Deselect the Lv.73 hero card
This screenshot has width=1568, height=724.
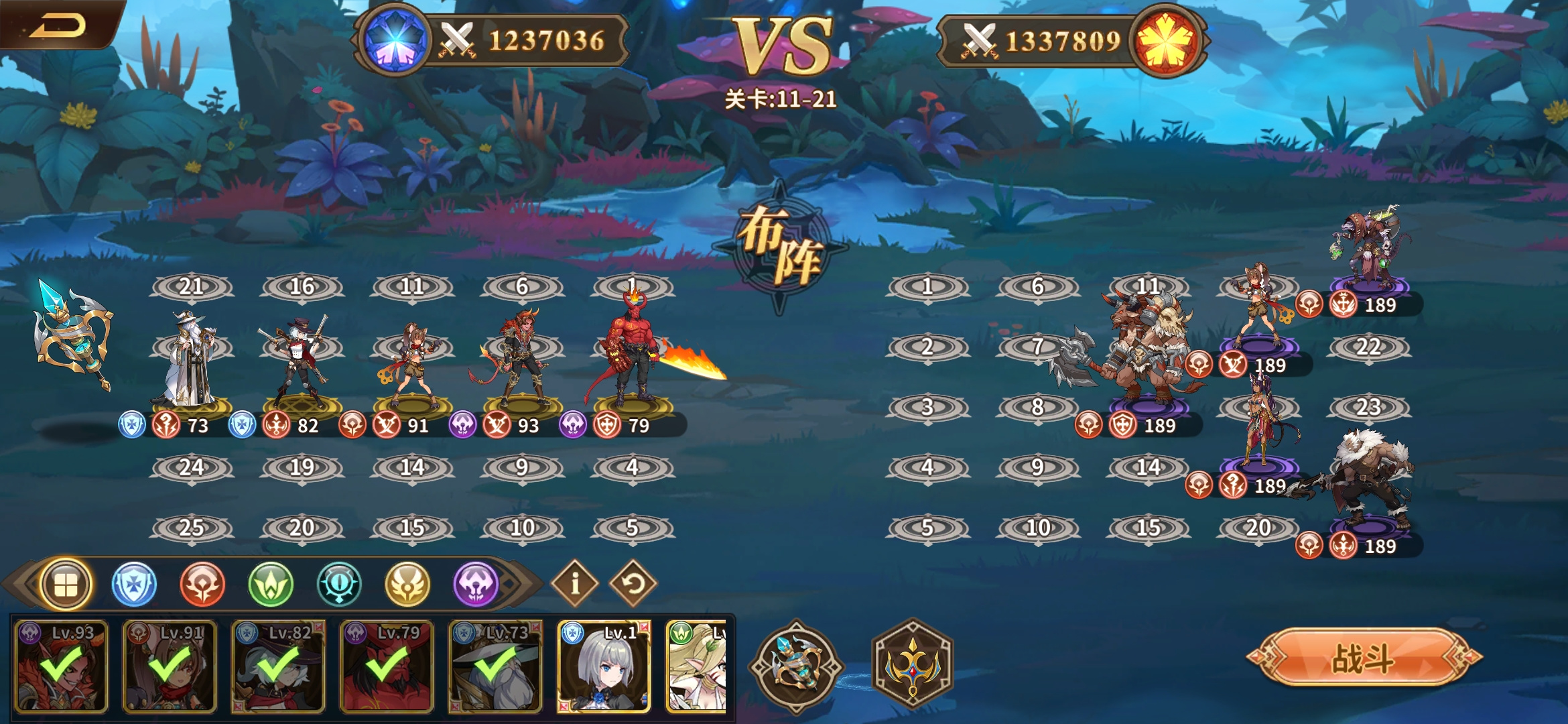[495, 666]
